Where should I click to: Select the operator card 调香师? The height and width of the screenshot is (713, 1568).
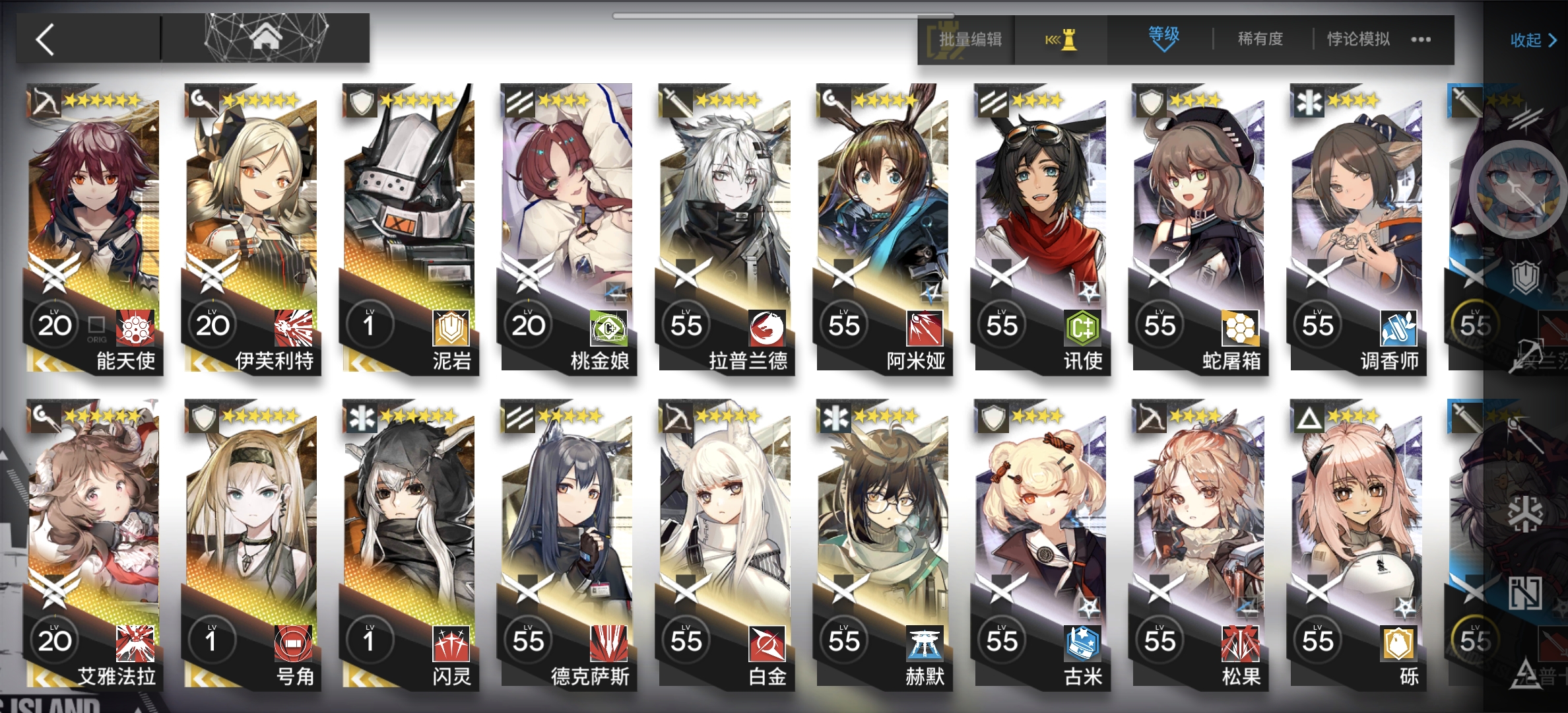1356,224
